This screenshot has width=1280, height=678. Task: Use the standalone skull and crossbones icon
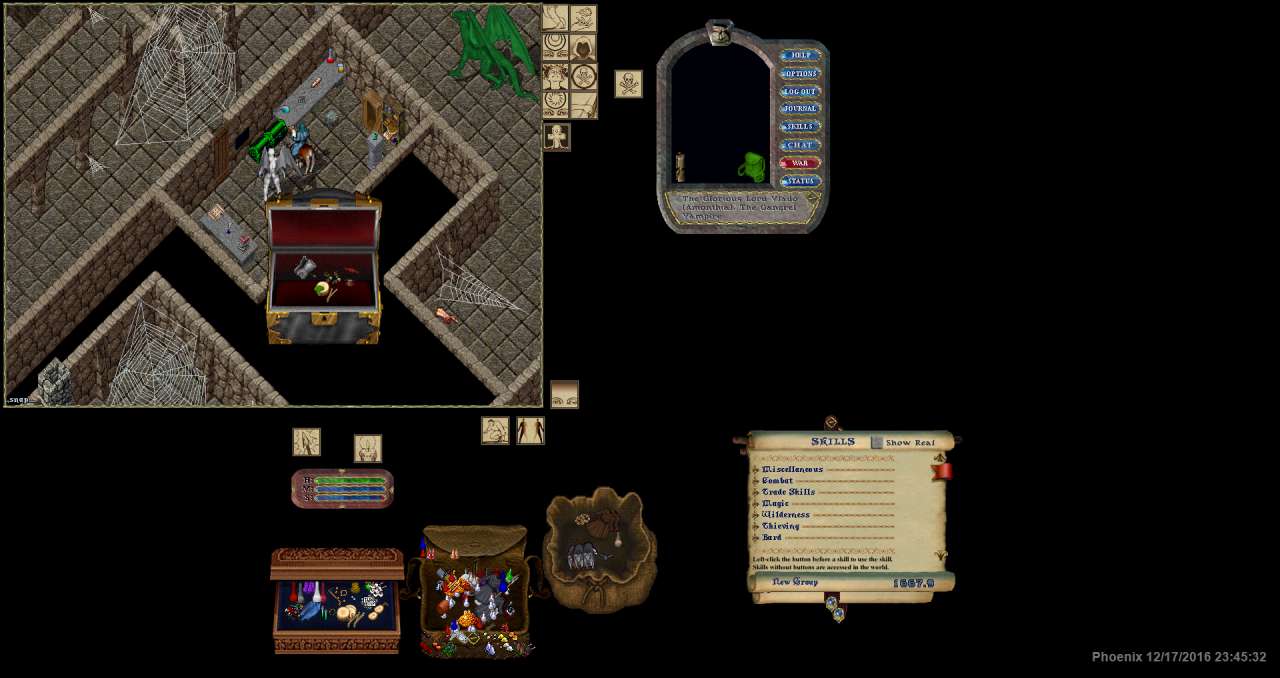[x=628, y=84]
